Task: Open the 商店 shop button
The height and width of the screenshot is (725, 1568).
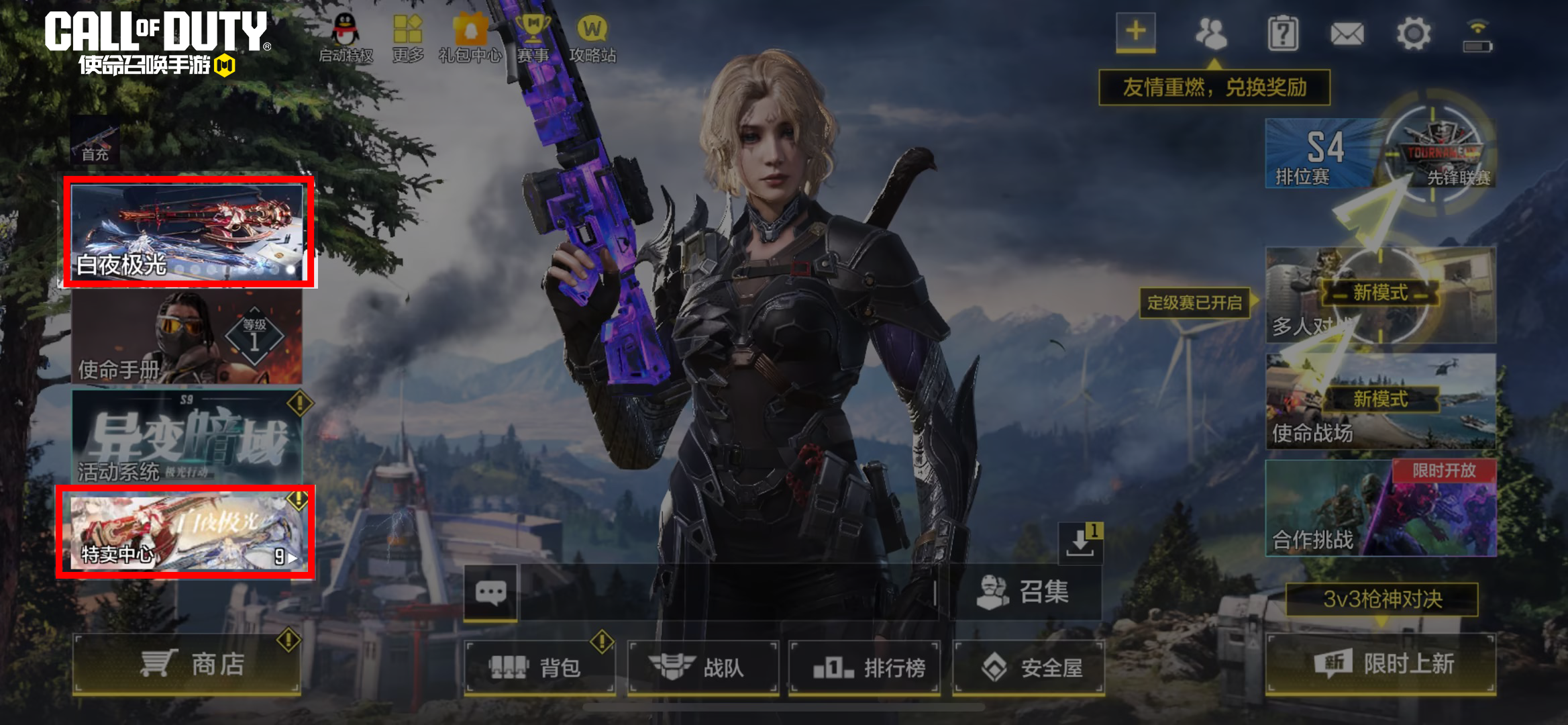Action: [187, 664]
